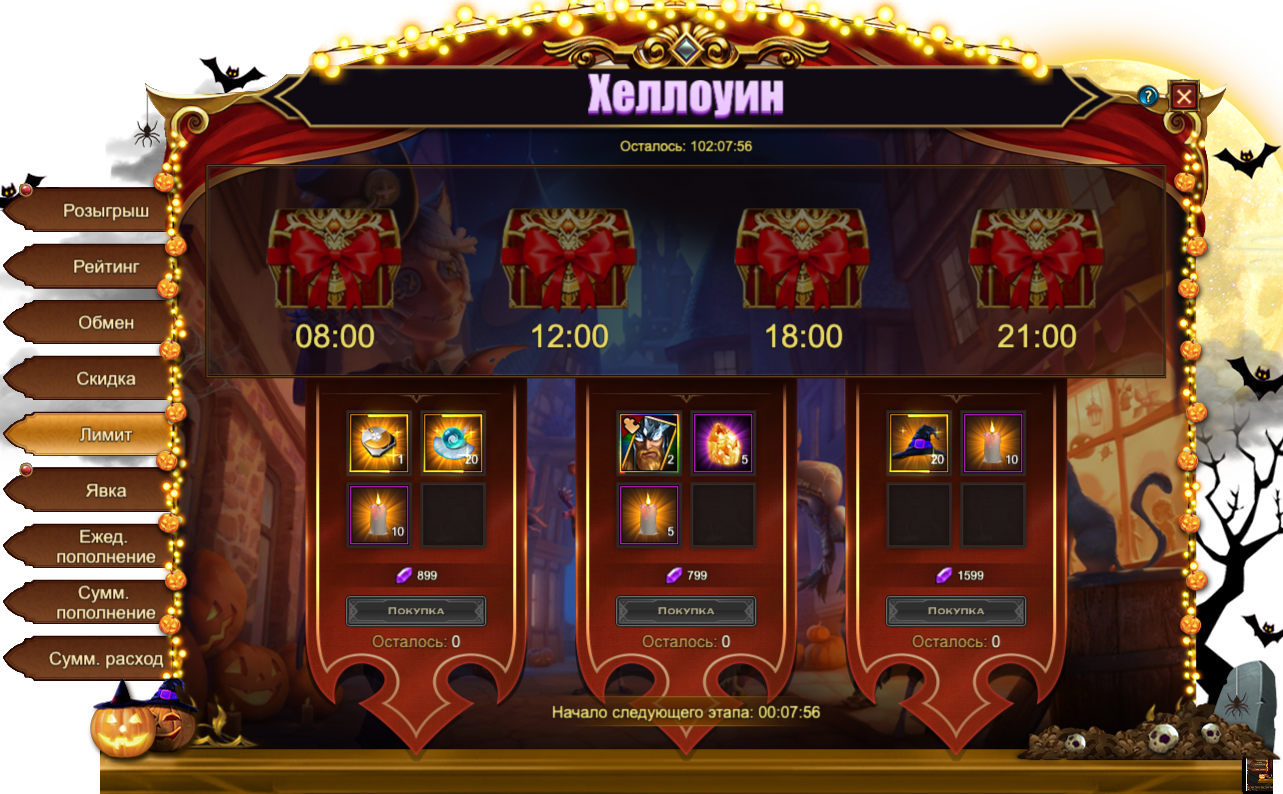Screen dimensions: 1283x794
Task: Close the Halloween event window
Action: (x=1184, y=96)
